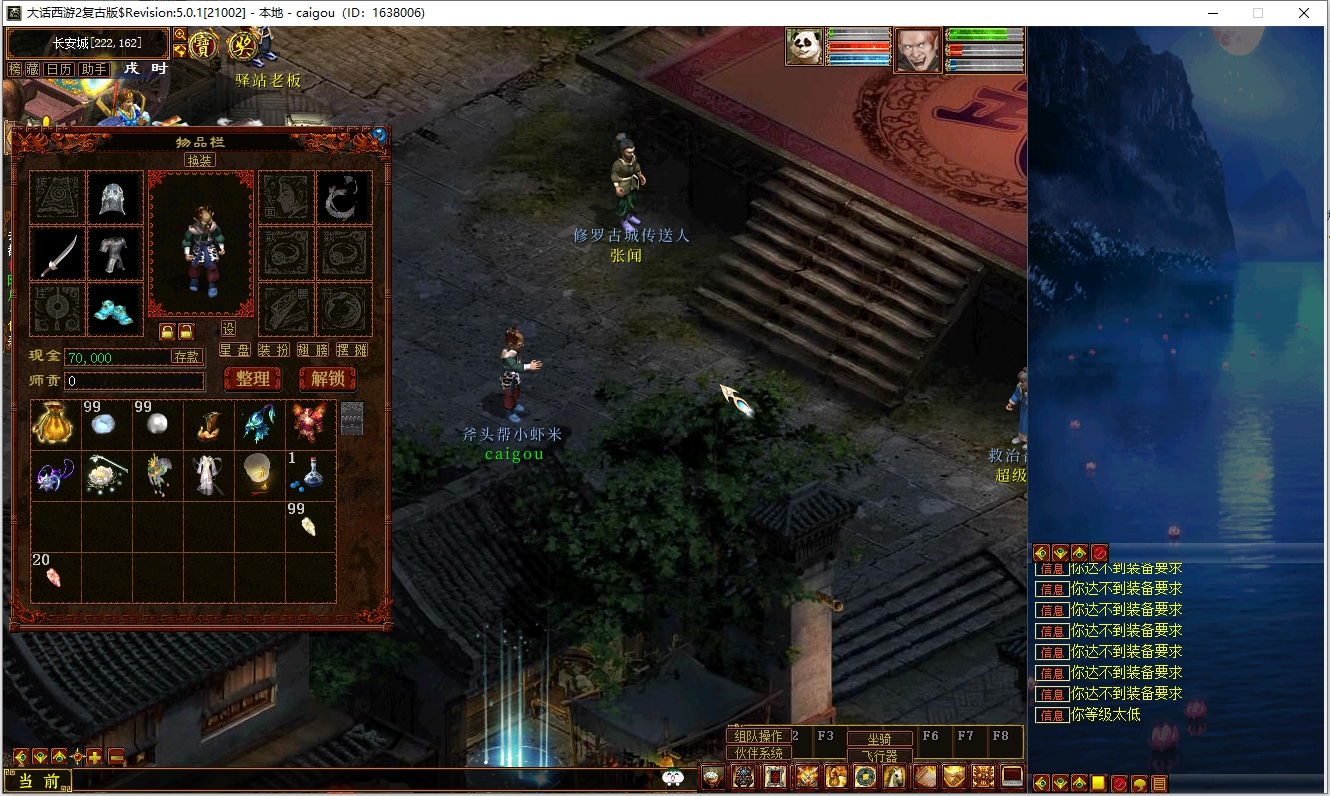Select the equipped curved sword slot
Screen dimensions: 1330x796
pyautogui.click(x=56, y=254)
